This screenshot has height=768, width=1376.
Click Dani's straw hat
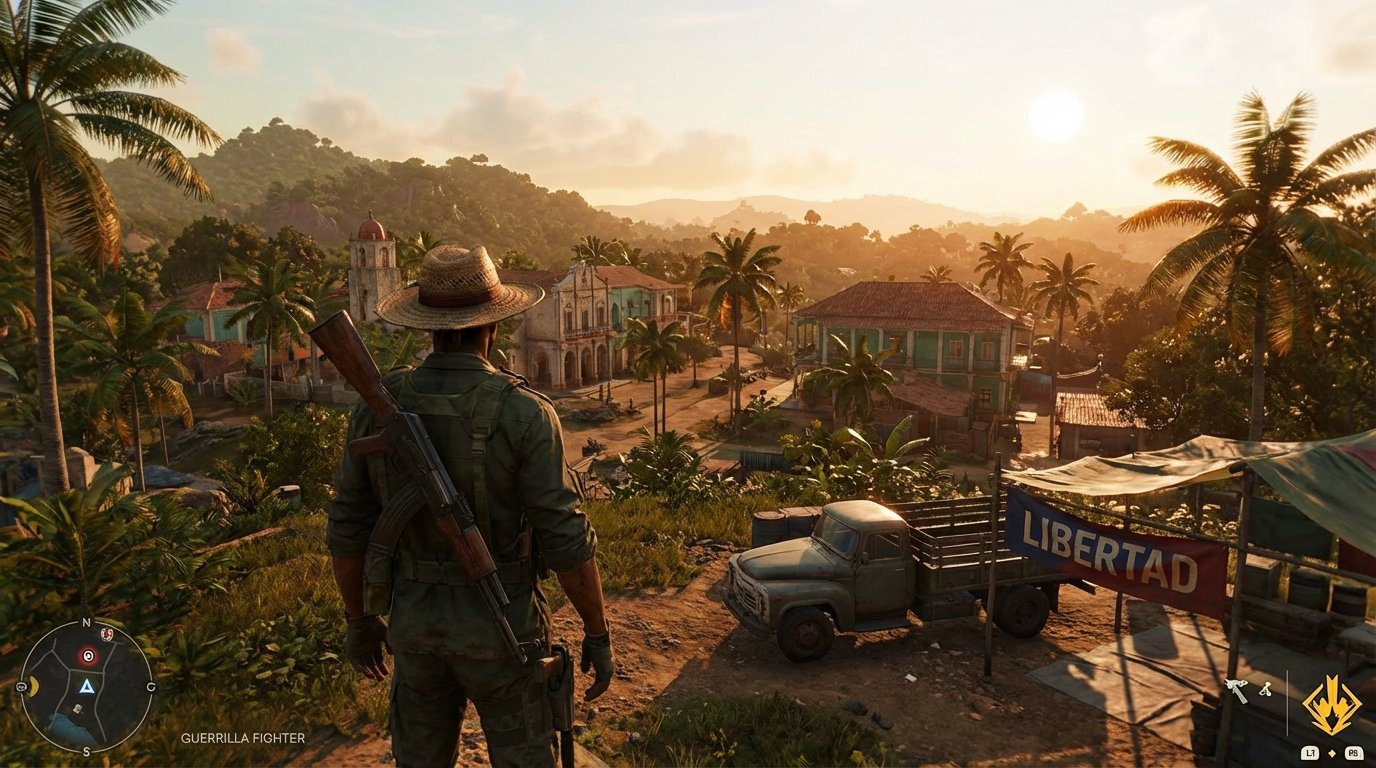pyautogui.click(x=458, y=290)
